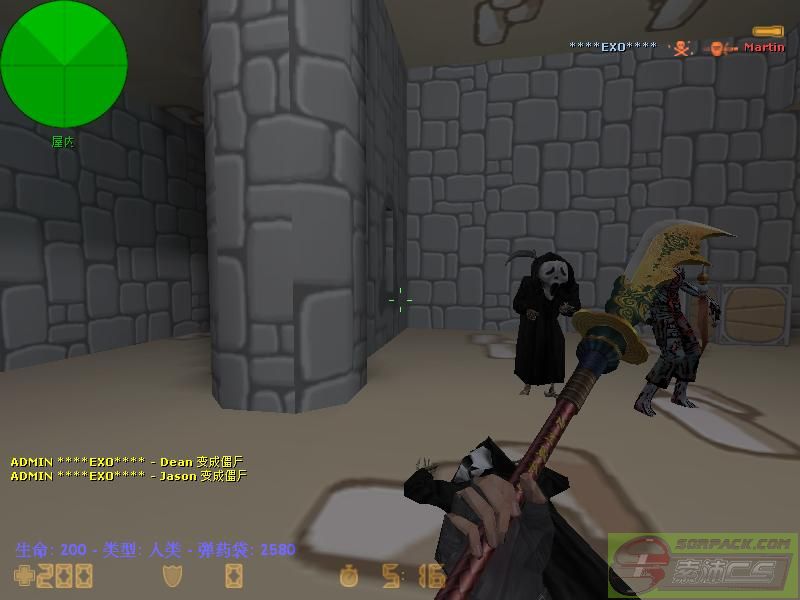The width and height of the screenshot is (800, 600).
Task: Select the admin message about Dean
Action: pos(127,462)
